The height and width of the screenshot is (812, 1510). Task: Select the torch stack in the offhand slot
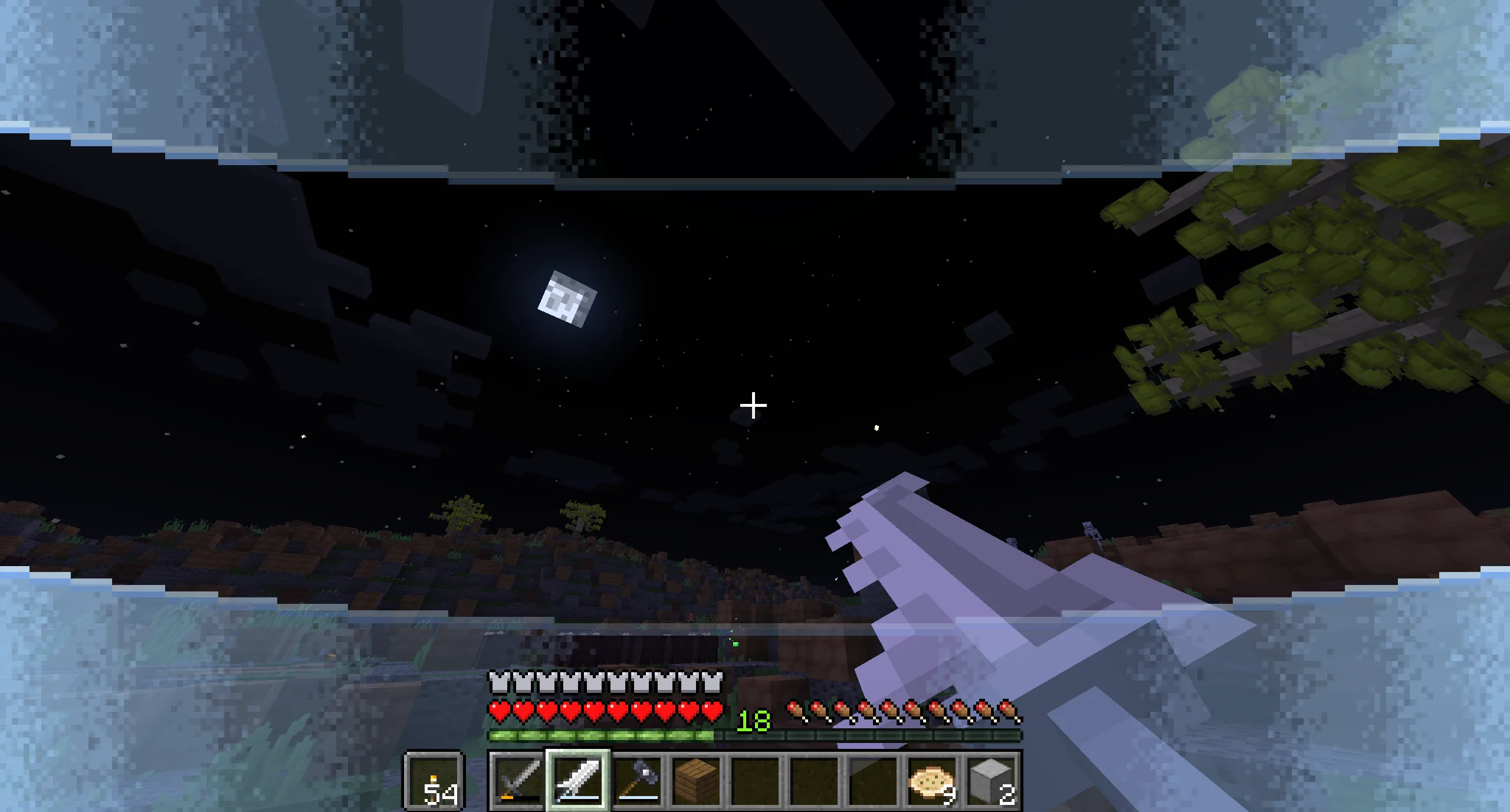pyautogui.click(x=435, y=780)
